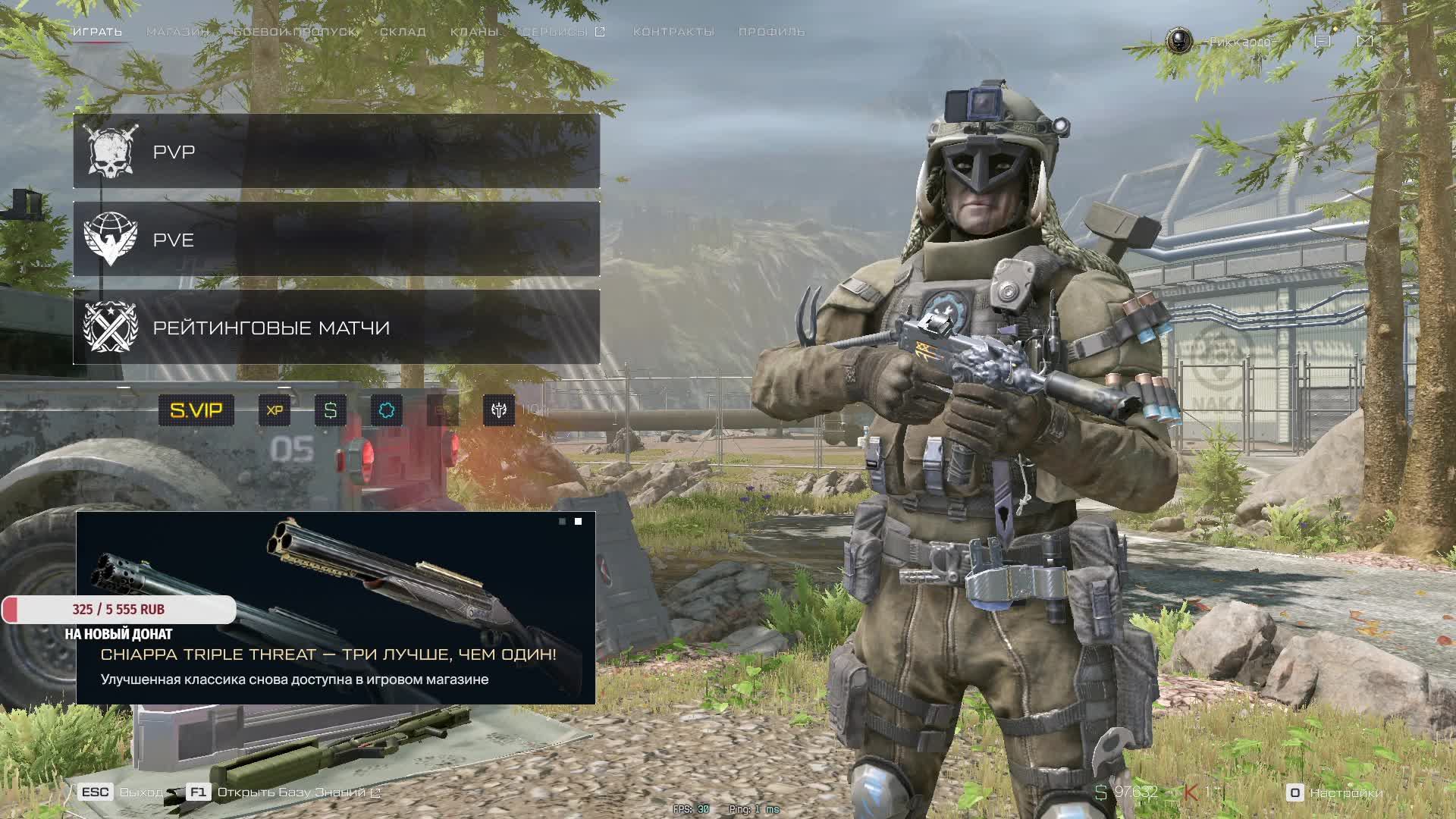Click the blue gear booster icon
This screenshot has height=819, width=1456.
pyautogui.click(x=387, y=410)
